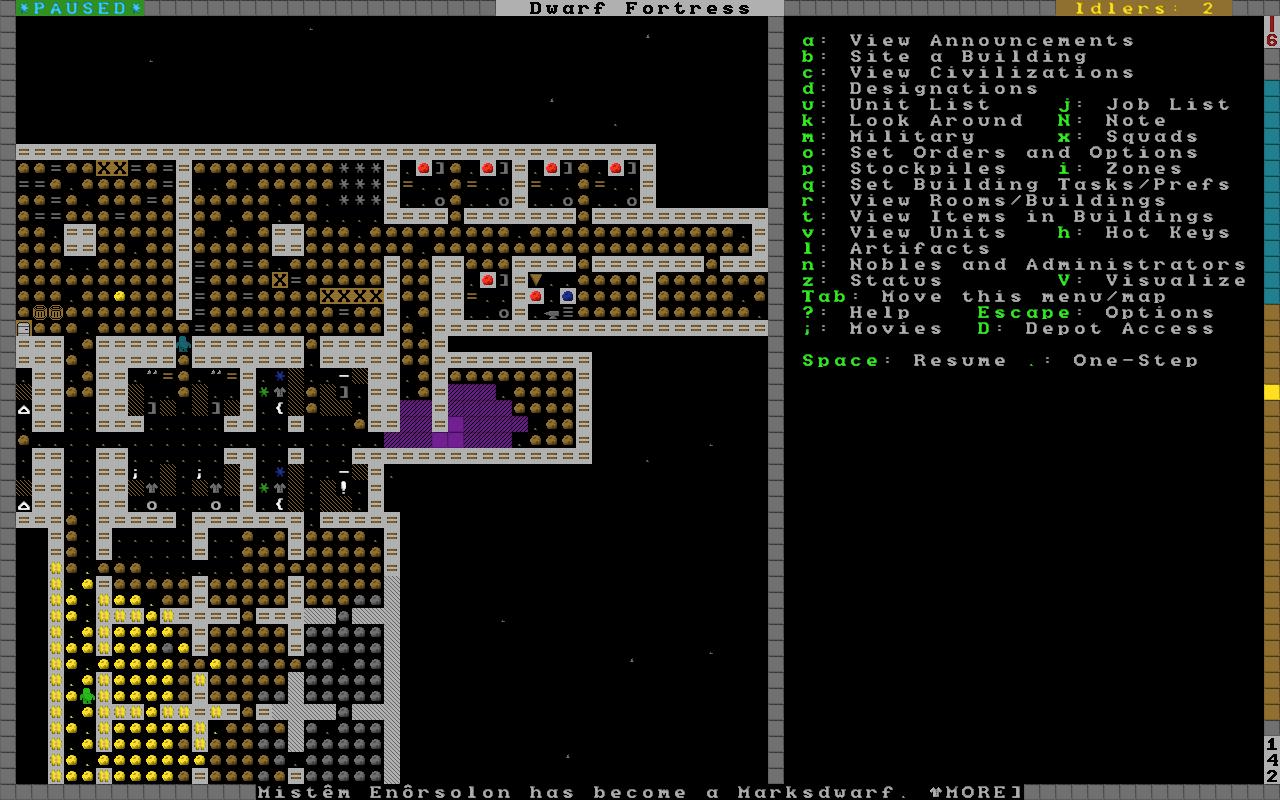The image size is (1280, 800).
Task: Open the Help entry
Action: coord(880,313)
